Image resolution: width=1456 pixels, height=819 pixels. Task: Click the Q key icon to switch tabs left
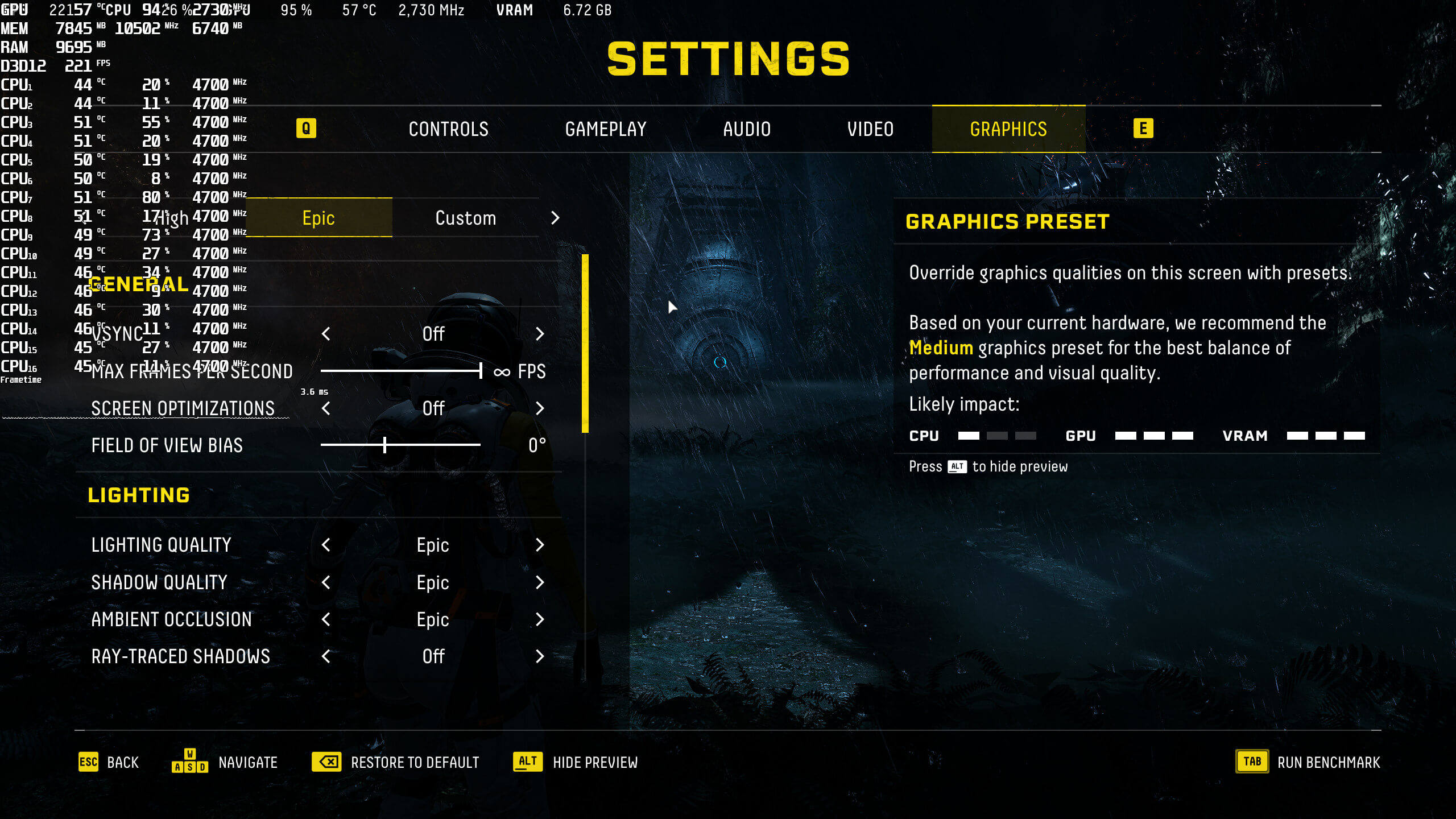(307, 129)
